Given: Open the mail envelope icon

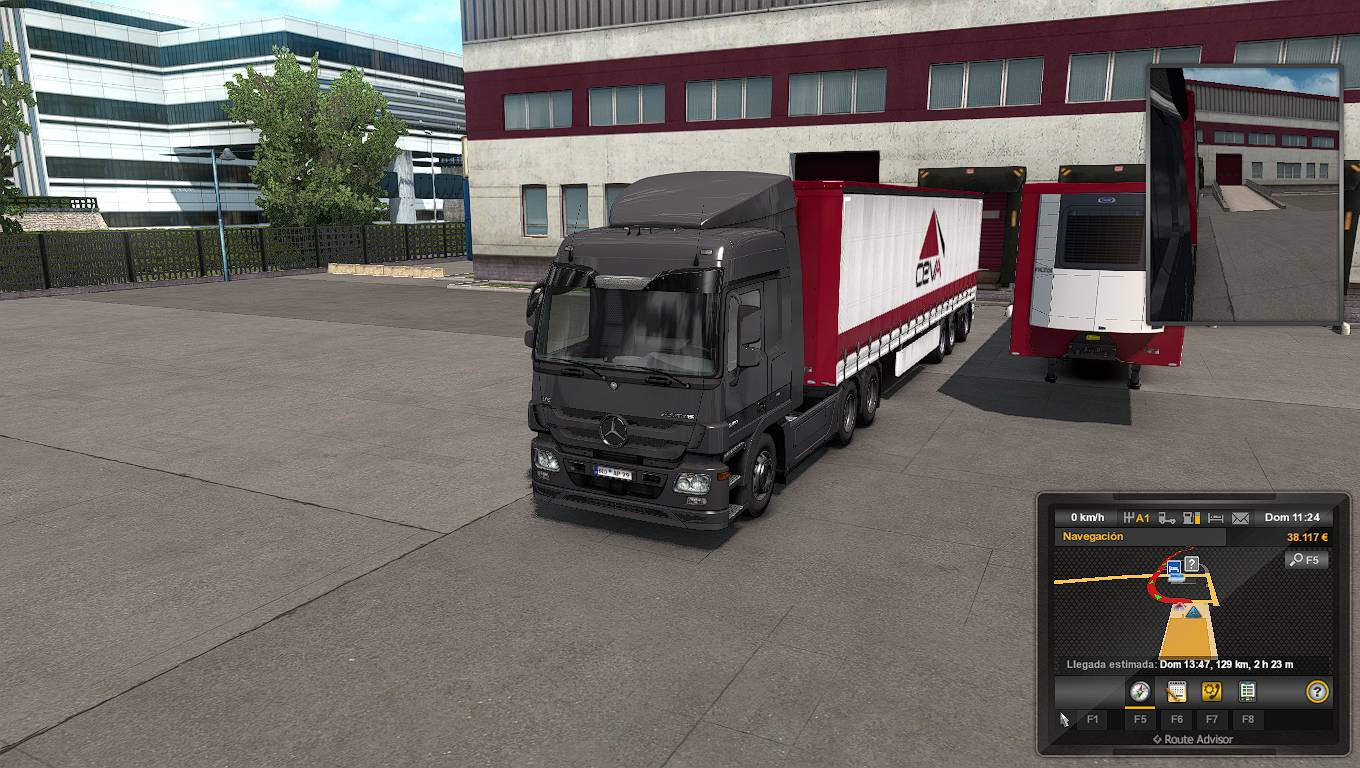Looking at the screenshot, I should click(x=1240, y=518).
